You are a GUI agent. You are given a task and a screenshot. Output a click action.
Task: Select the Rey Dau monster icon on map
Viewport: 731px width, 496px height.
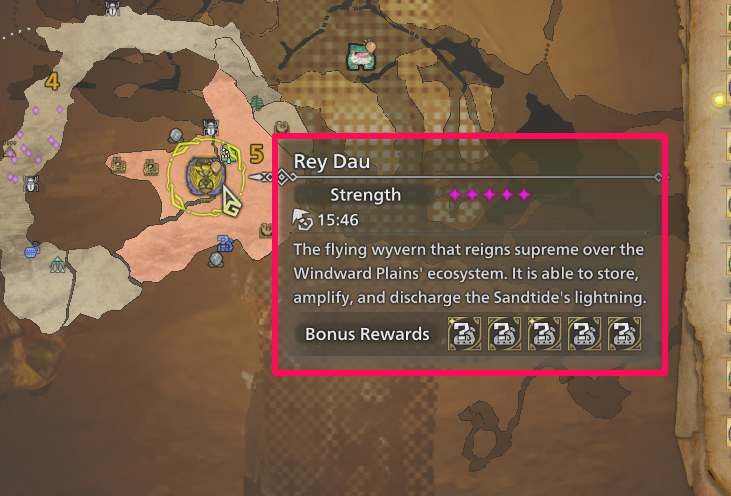pos(205,176)
